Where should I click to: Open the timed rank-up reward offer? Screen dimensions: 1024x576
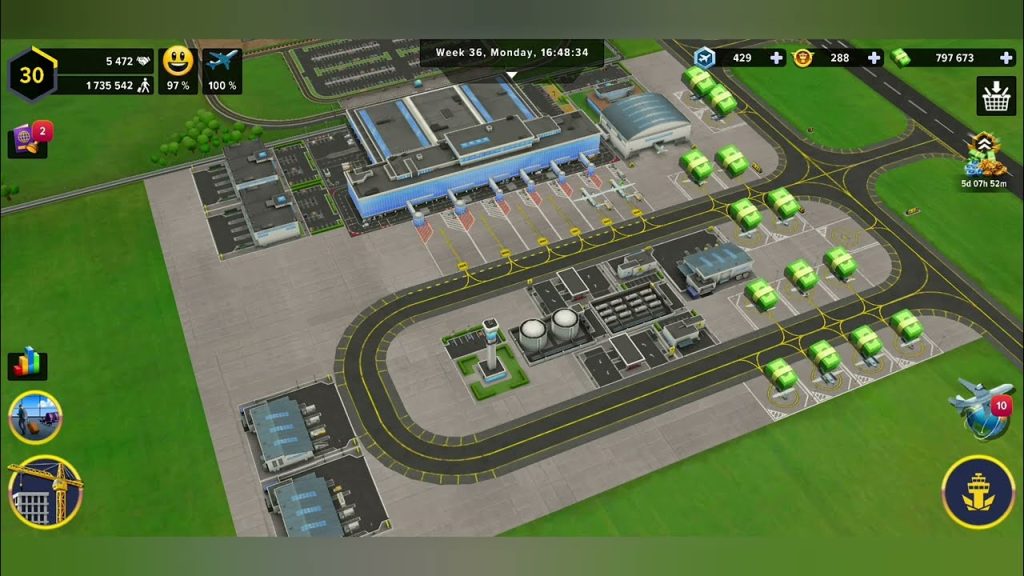(985, 157)
